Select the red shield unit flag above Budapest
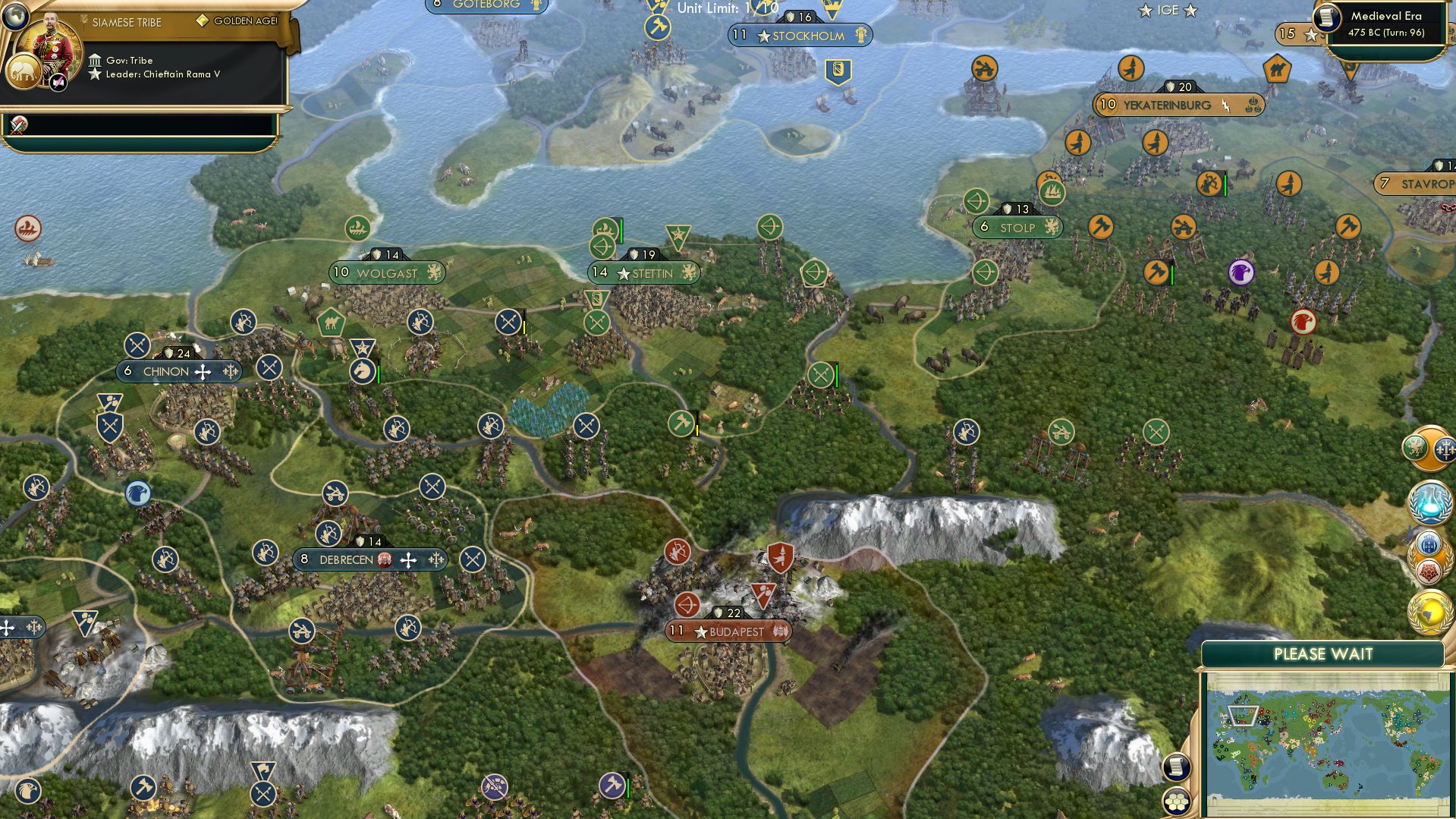The image size is (1456, 819). [778, 555]
